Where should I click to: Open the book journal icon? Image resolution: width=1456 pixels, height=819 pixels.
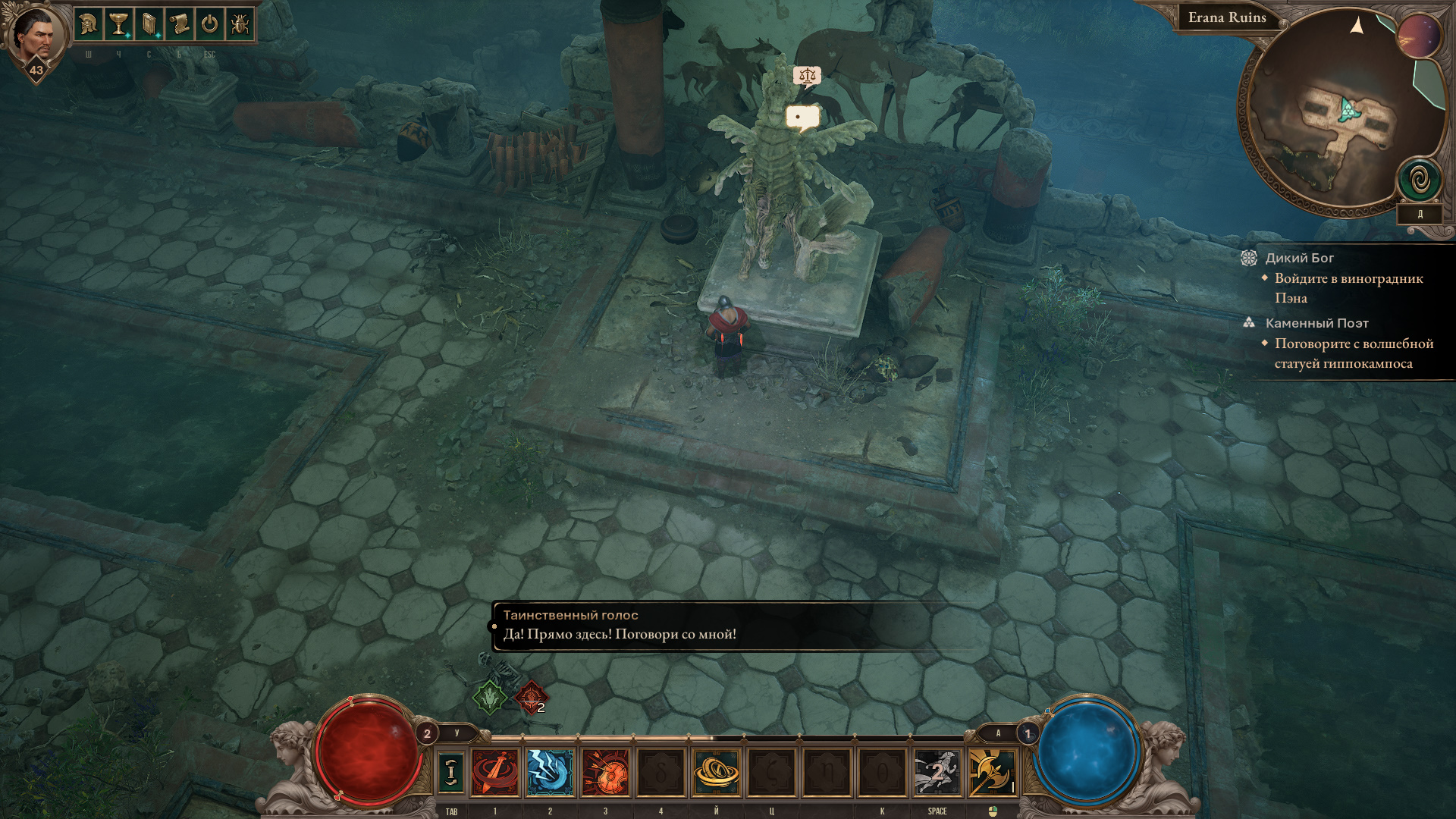pos(149,25)
